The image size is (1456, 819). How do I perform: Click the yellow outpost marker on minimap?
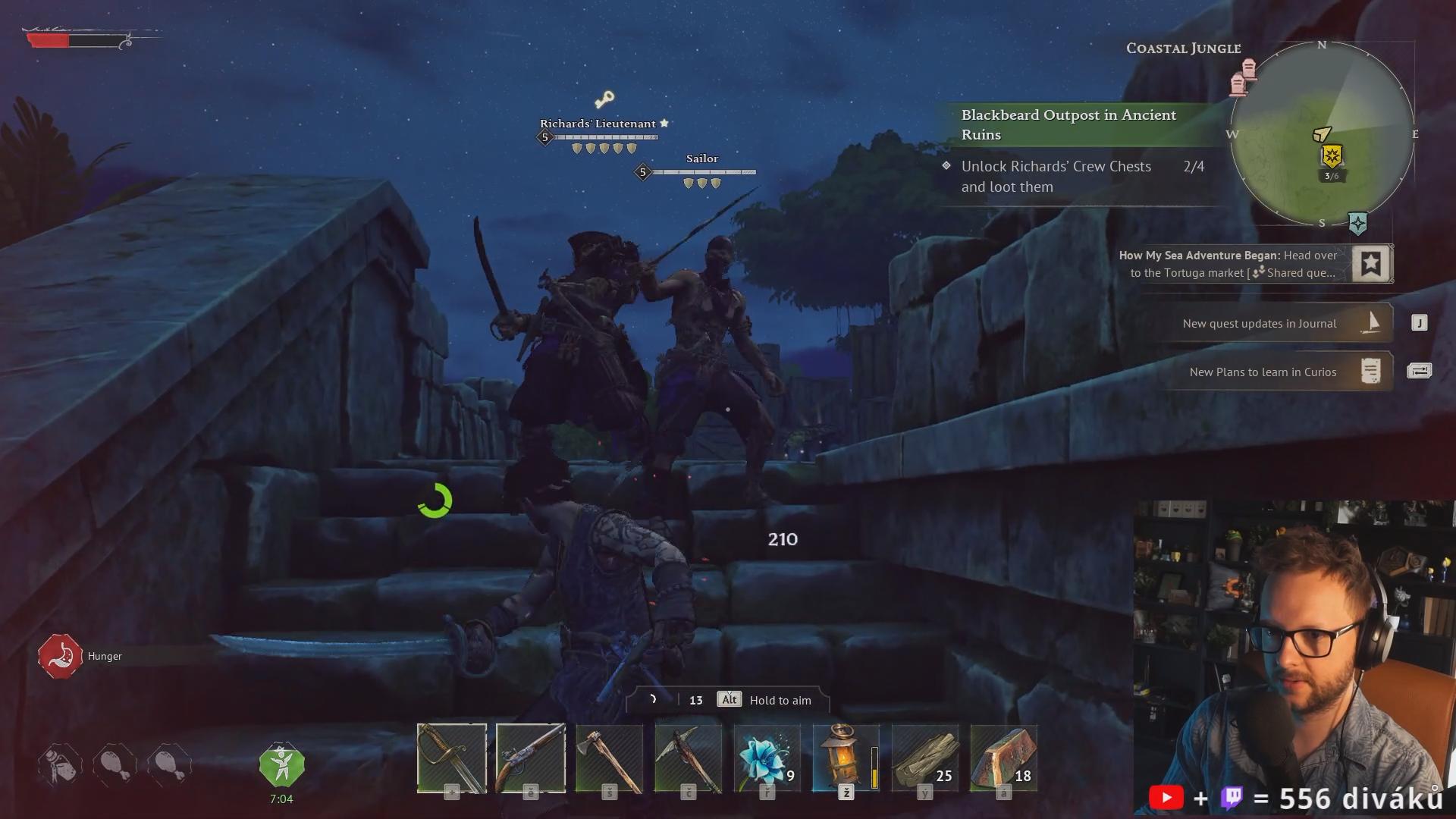coord(1332,157)
